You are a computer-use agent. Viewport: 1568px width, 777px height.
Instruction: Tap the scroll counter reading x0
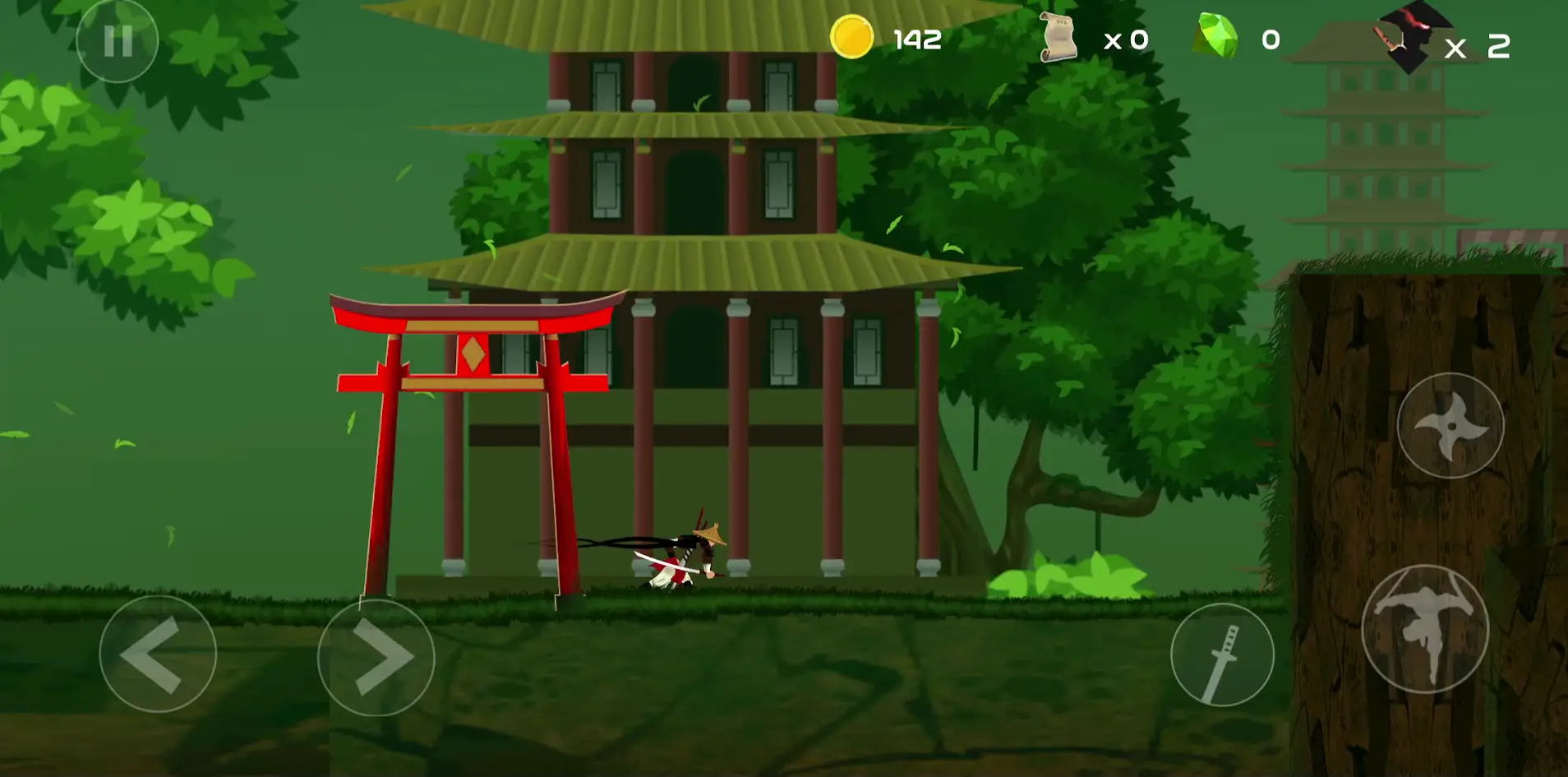[x=1124, y=39]
